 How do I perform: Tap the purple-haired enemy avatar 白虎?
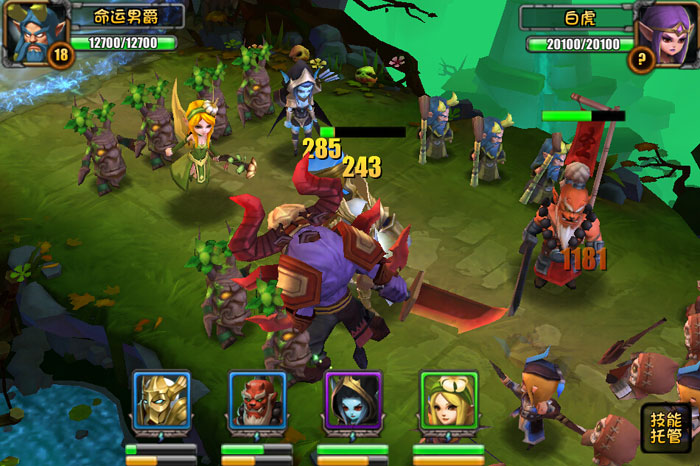pos(665,30)
